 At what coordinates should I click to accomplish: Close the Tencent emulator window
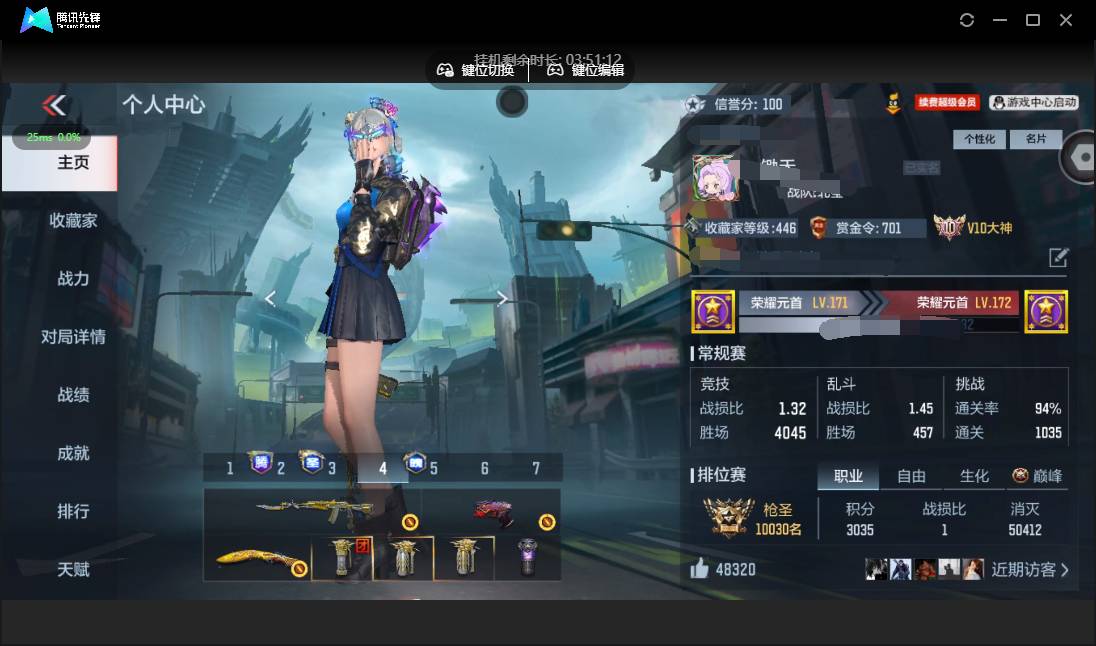coord(1066,20)
